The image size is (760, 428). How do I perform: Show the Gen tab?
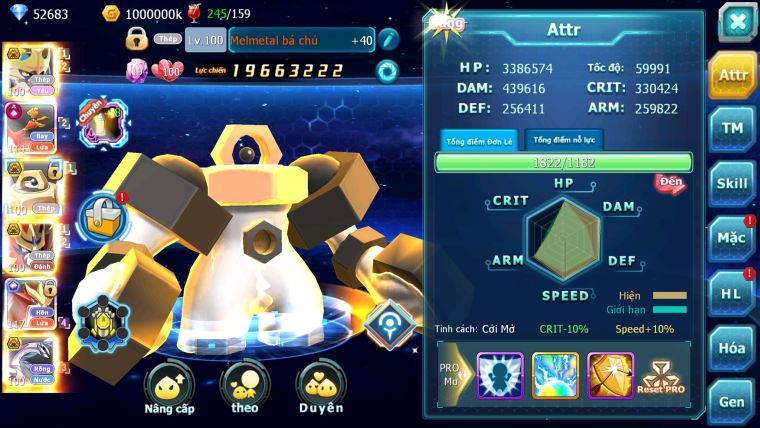(x=732, y=402)
